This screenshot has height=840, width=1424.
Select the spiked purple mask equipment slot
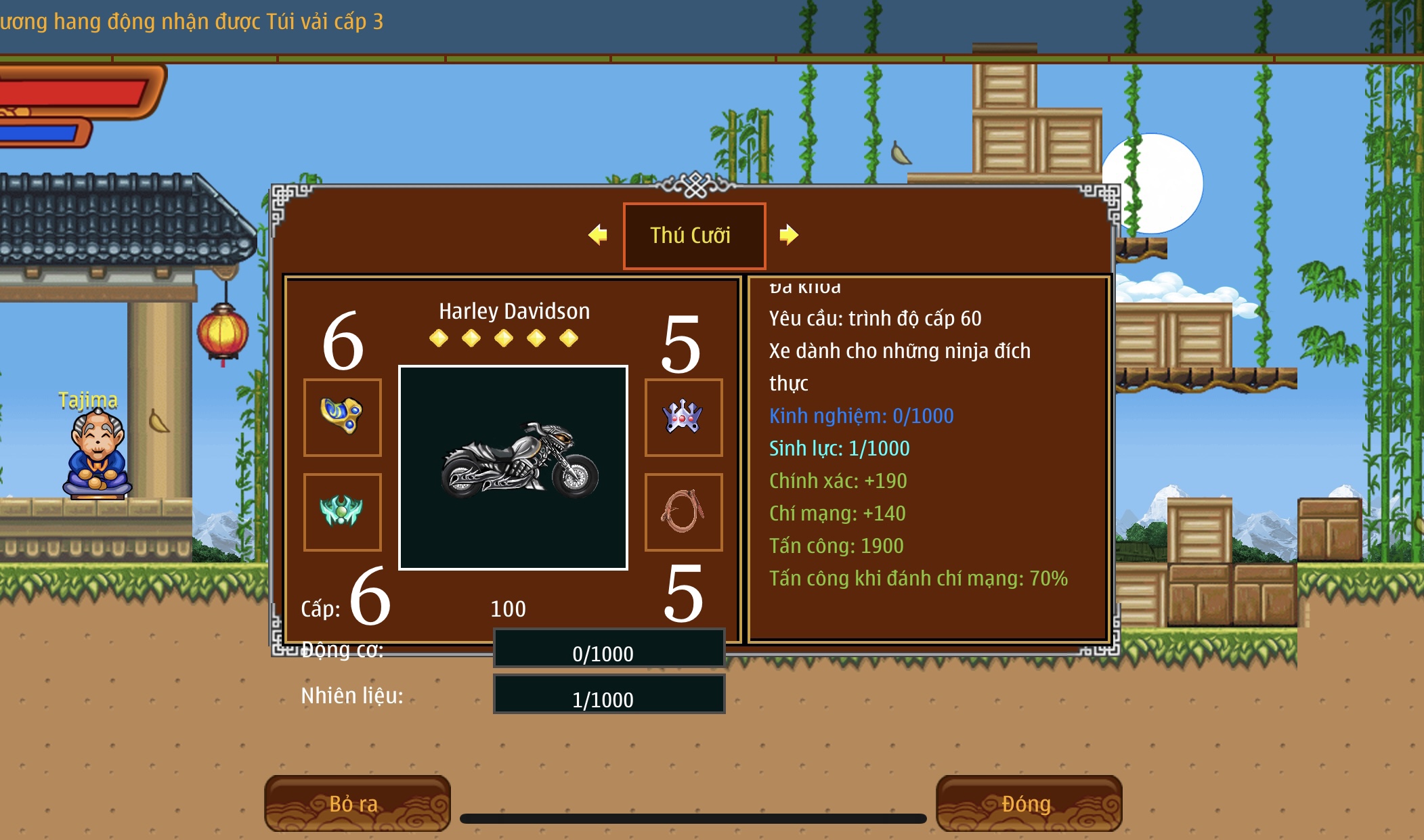click(683, 417)
